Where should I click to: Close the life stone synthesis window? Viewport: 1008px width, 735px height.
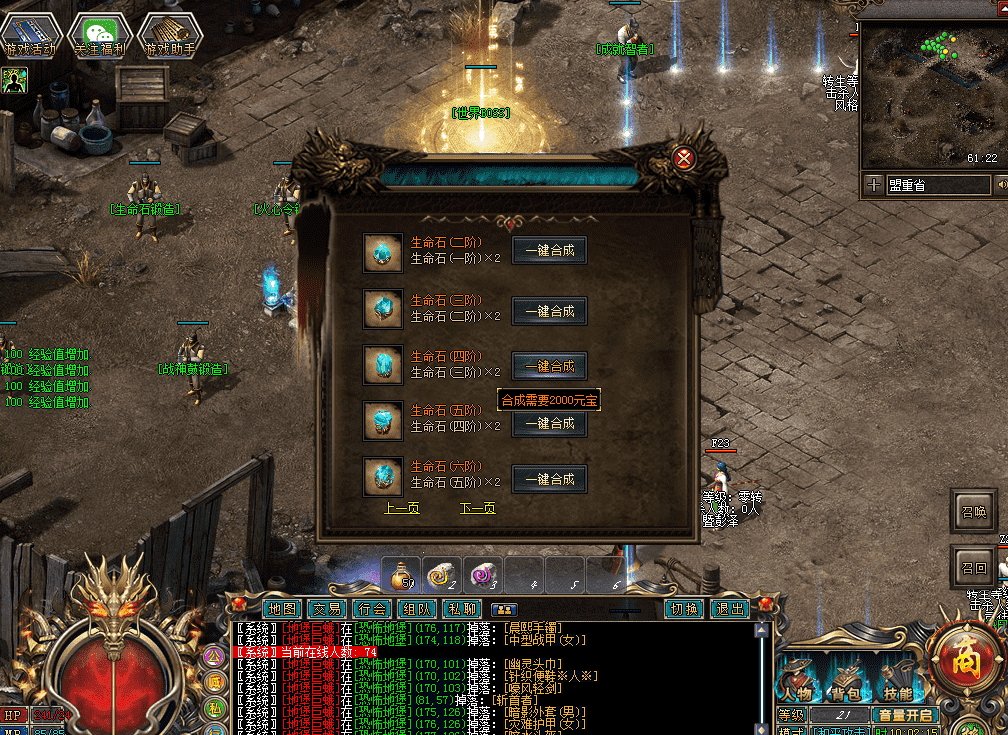tap(684, 158)
